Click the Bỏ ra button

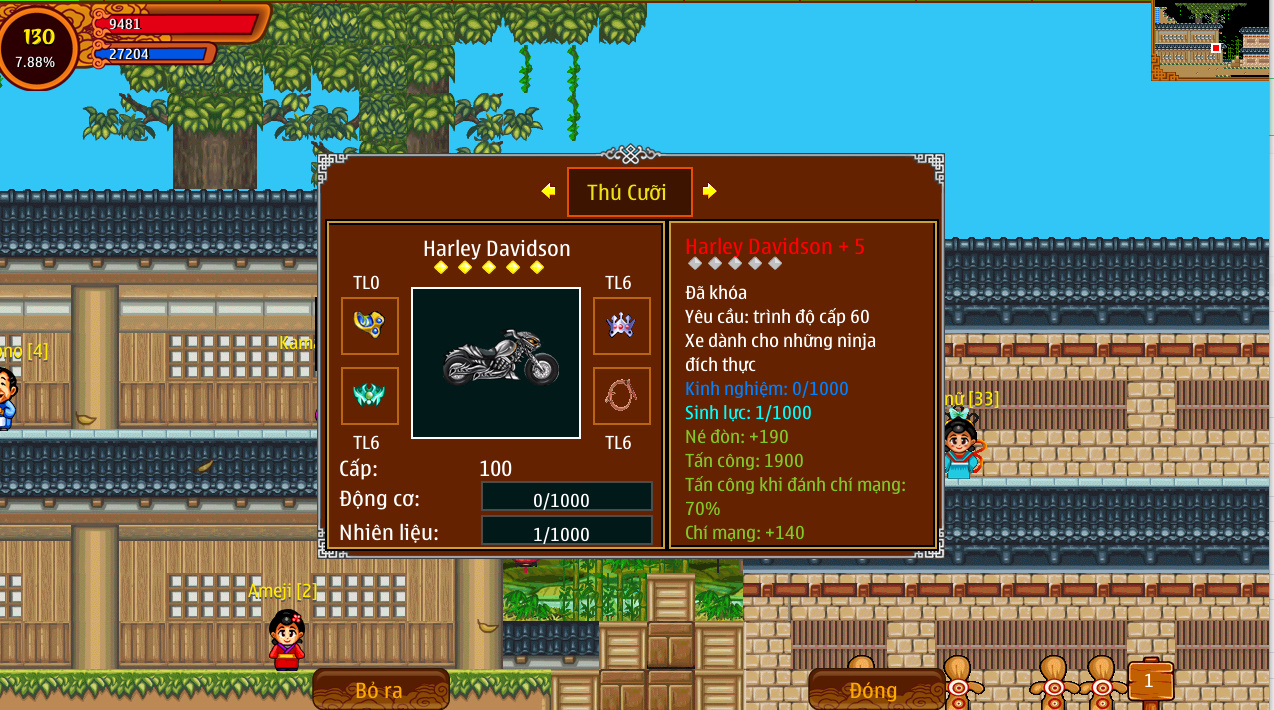click(x=380, y=689)
